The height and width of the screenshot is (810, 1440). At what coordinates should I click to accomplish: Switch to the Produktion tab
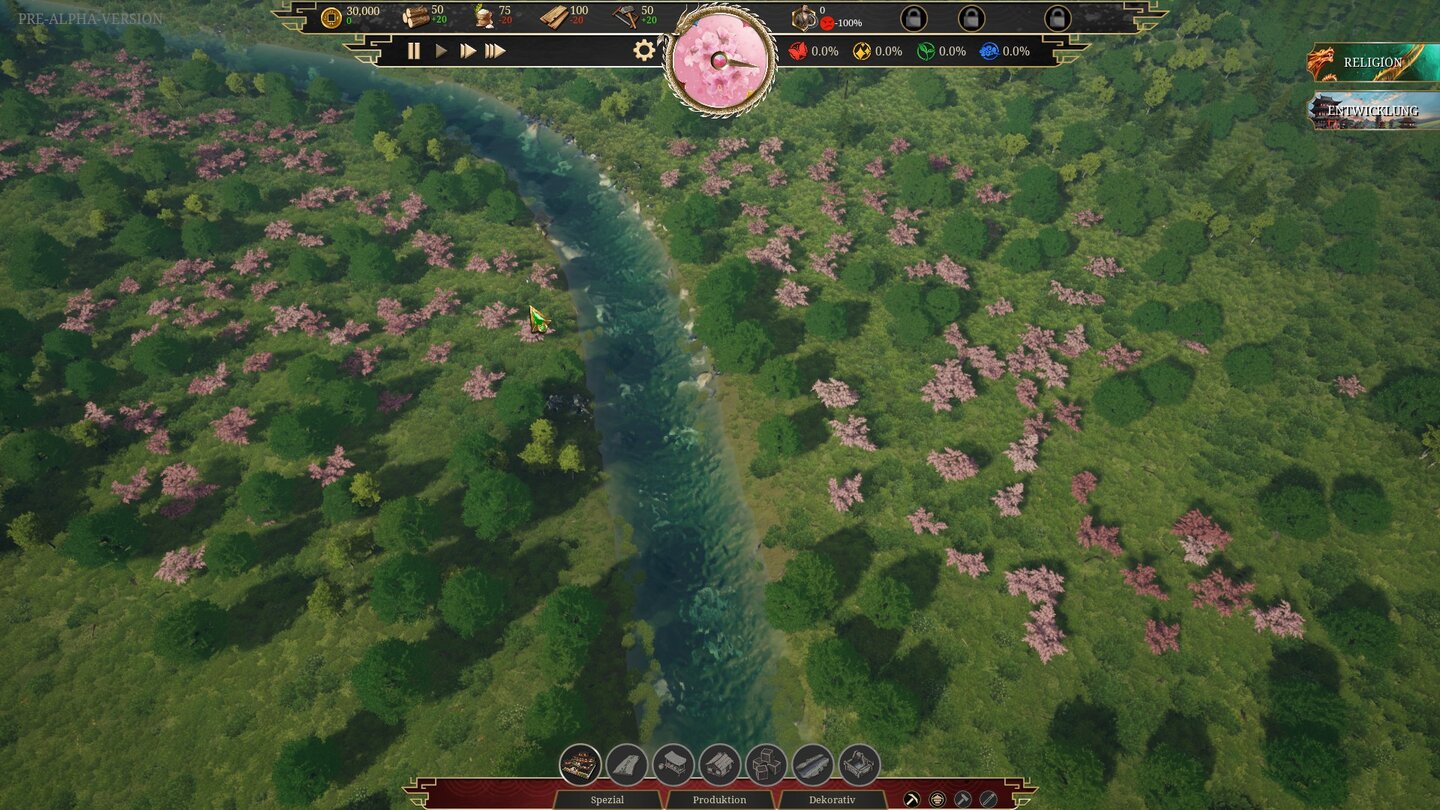(x=719, y=799)
